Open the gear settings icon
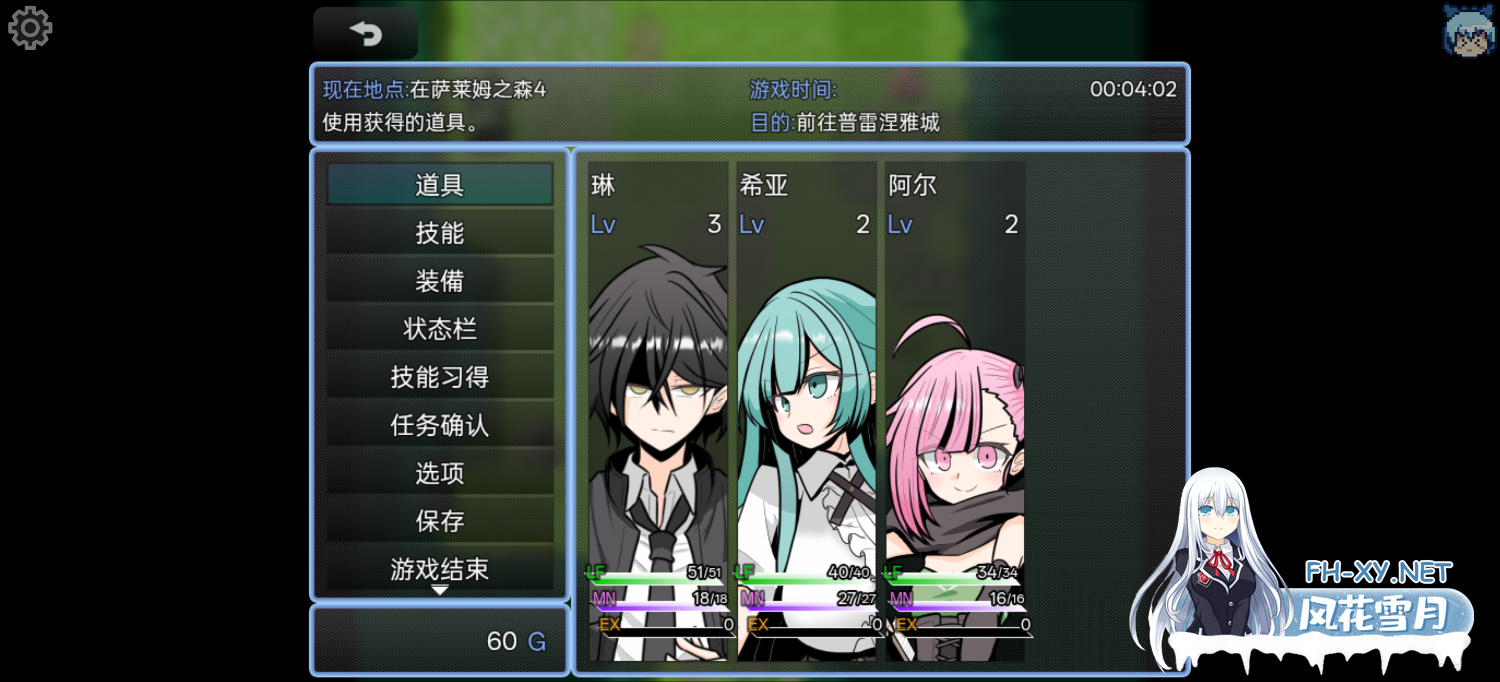Screen dimensions: 1500x682 [x=30, y=28]
